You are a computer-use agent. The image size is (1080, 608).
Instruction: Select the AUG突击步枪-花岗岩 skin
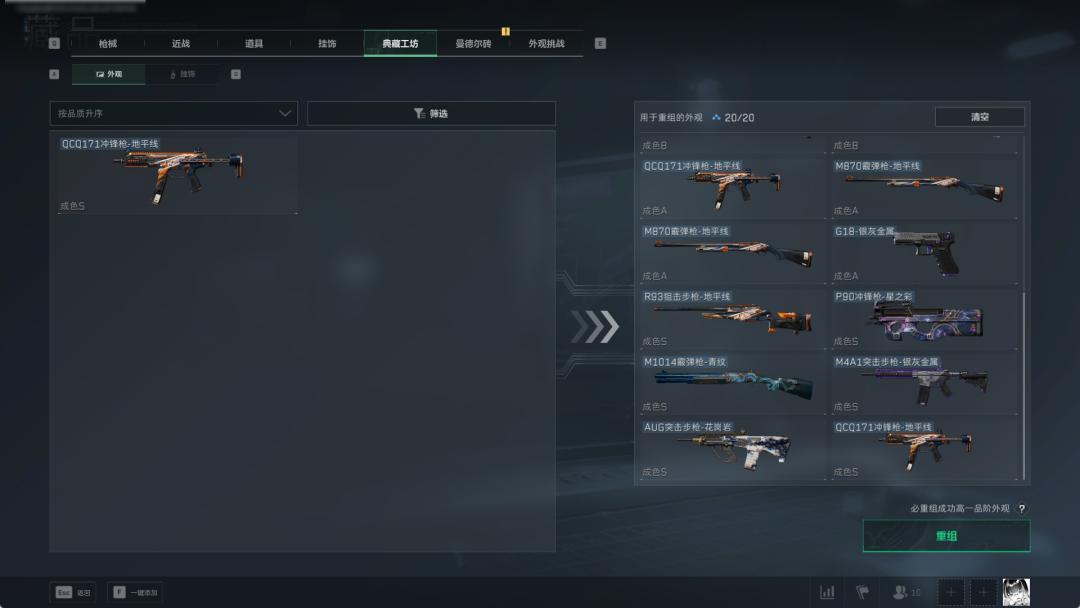tap(735, 449)
